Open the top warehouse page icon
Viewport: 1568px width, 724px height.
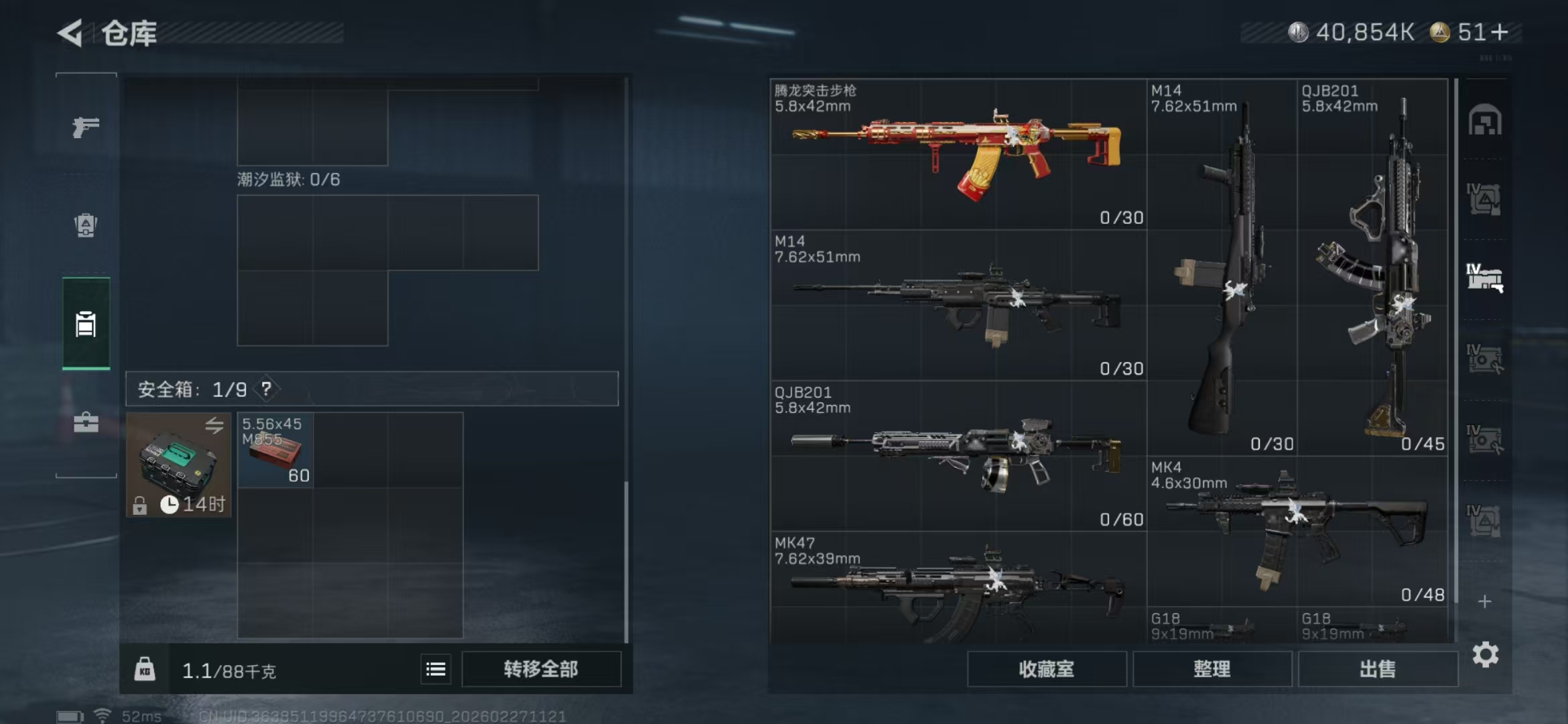1484,121
